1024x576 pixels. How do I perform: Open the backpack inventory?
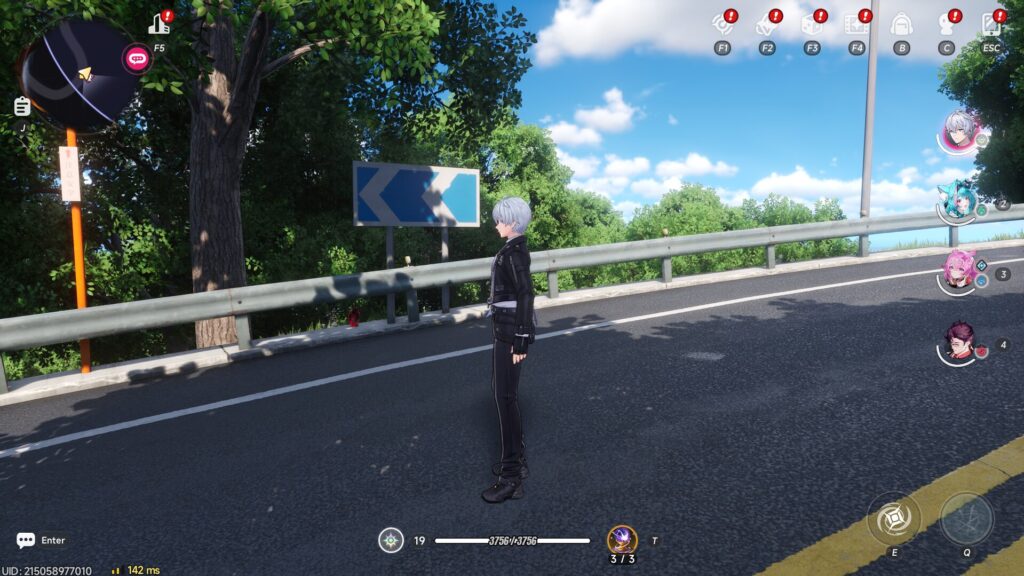[901, 24]
